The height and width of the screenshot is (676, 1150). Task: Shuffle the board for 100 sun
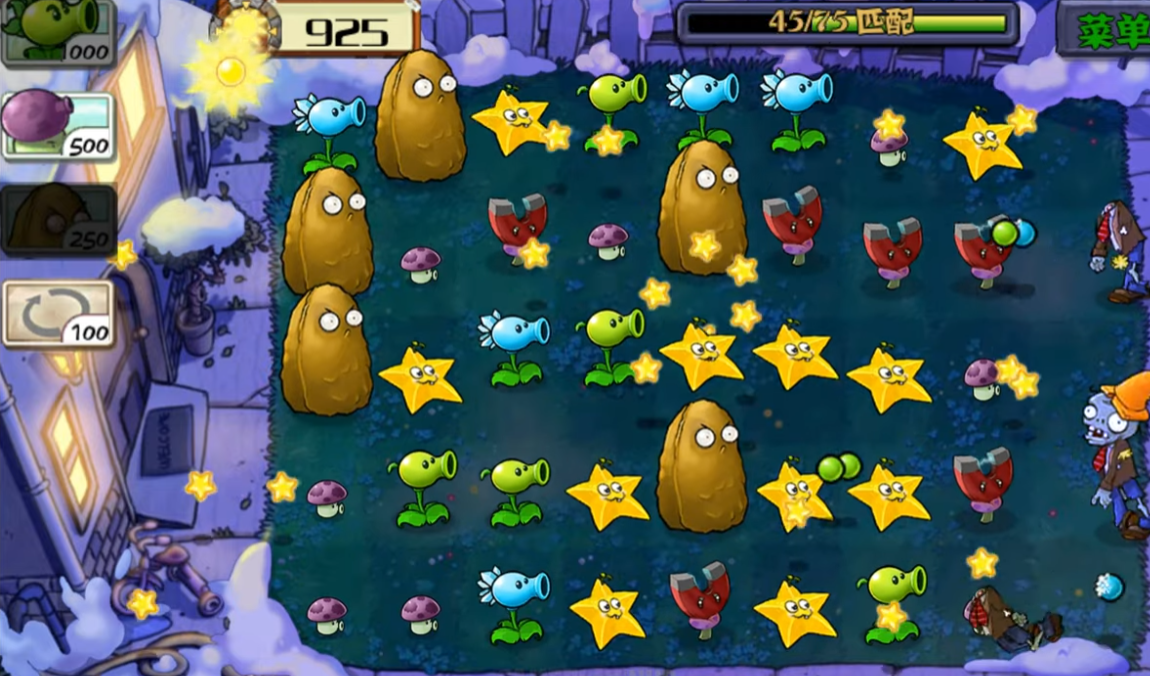coord(57,314)
